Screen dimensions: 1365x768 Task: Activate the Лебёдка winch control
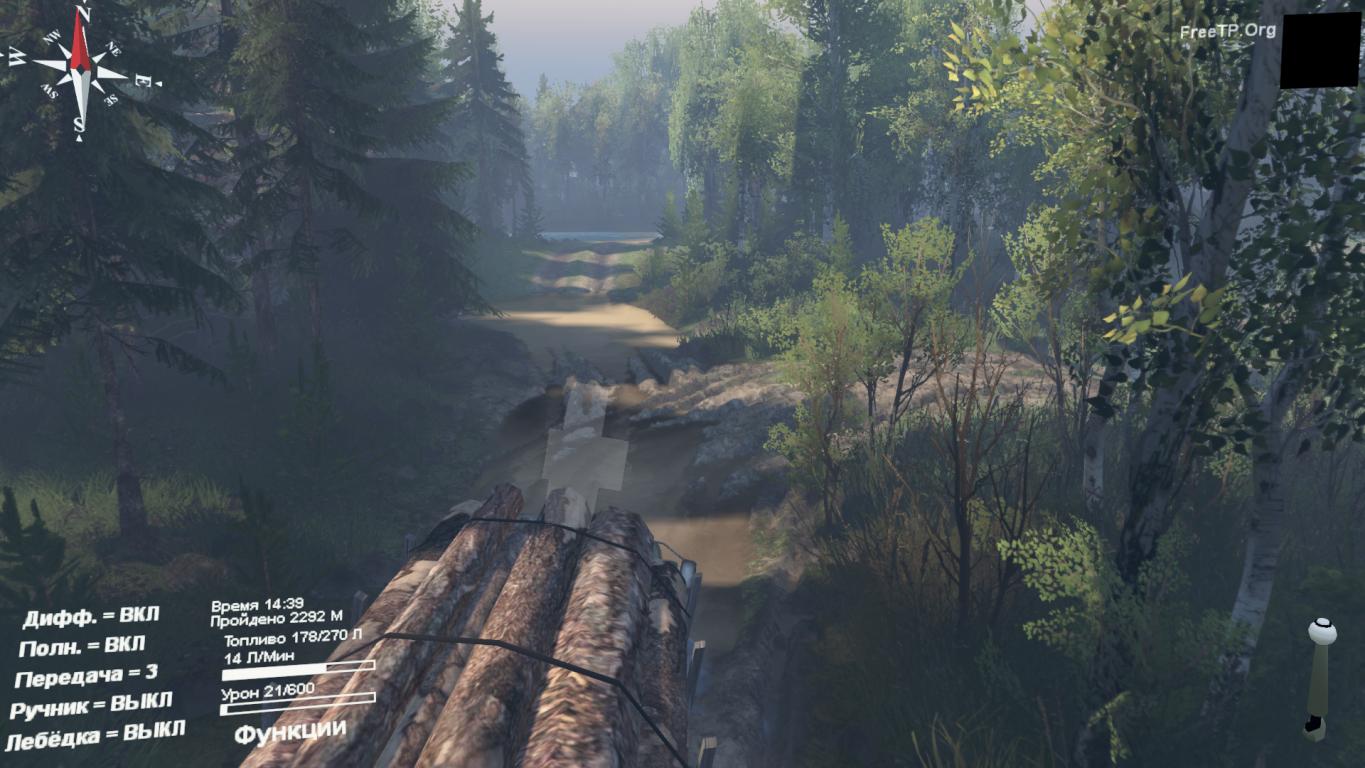(95, 738)
